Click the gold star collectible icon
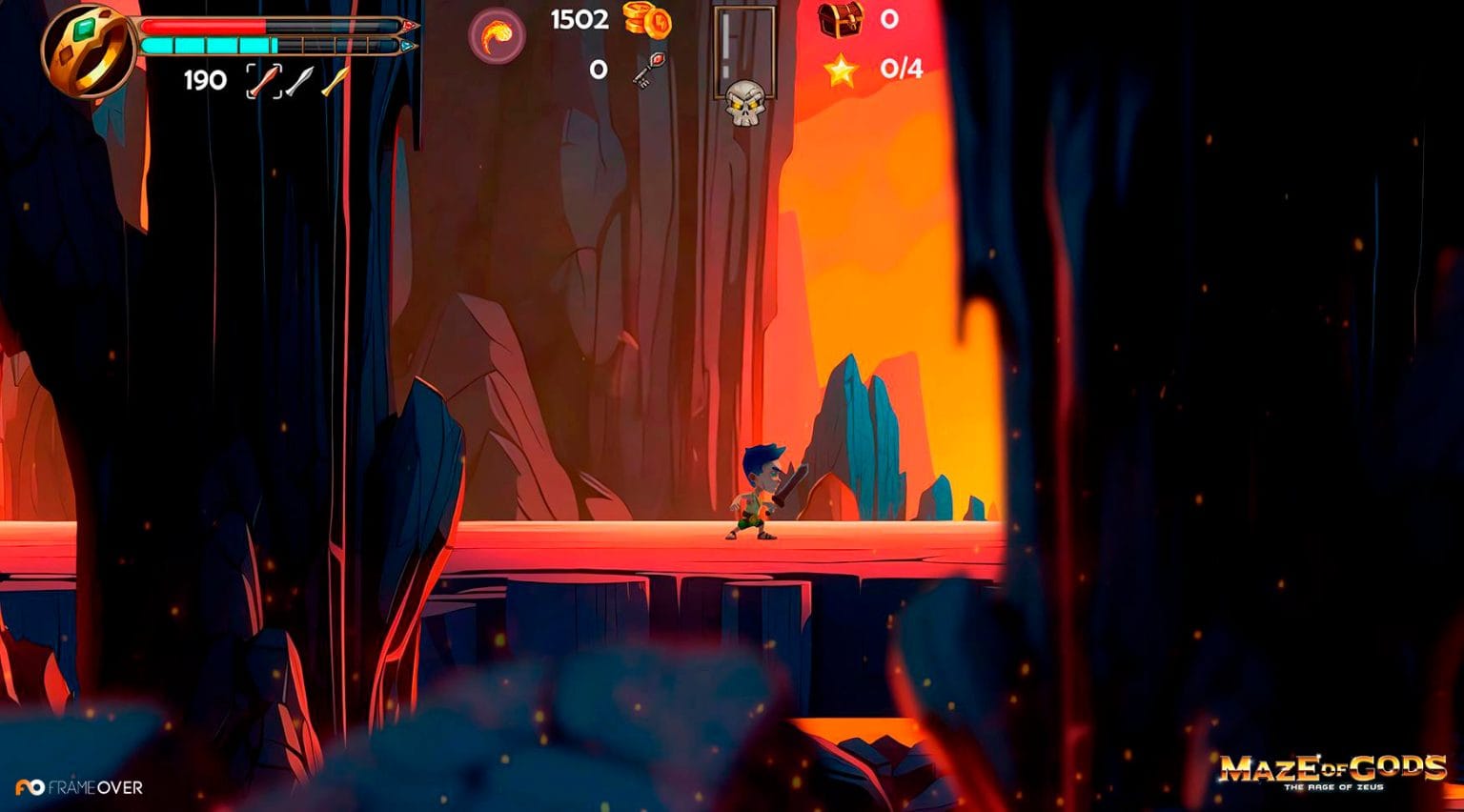Image resolution: width=1464 pixels, height=812 pixels. pos(841,70)
